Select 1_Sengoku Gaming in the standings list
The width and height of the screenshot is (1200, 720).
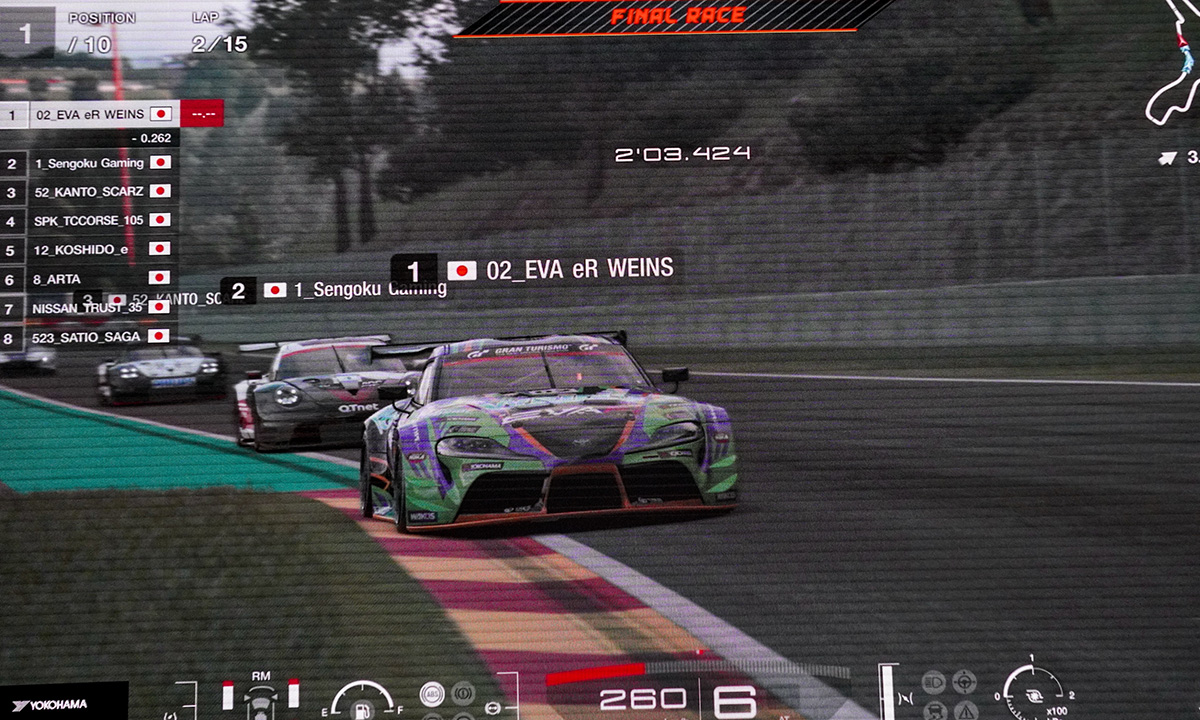[90, 163]
